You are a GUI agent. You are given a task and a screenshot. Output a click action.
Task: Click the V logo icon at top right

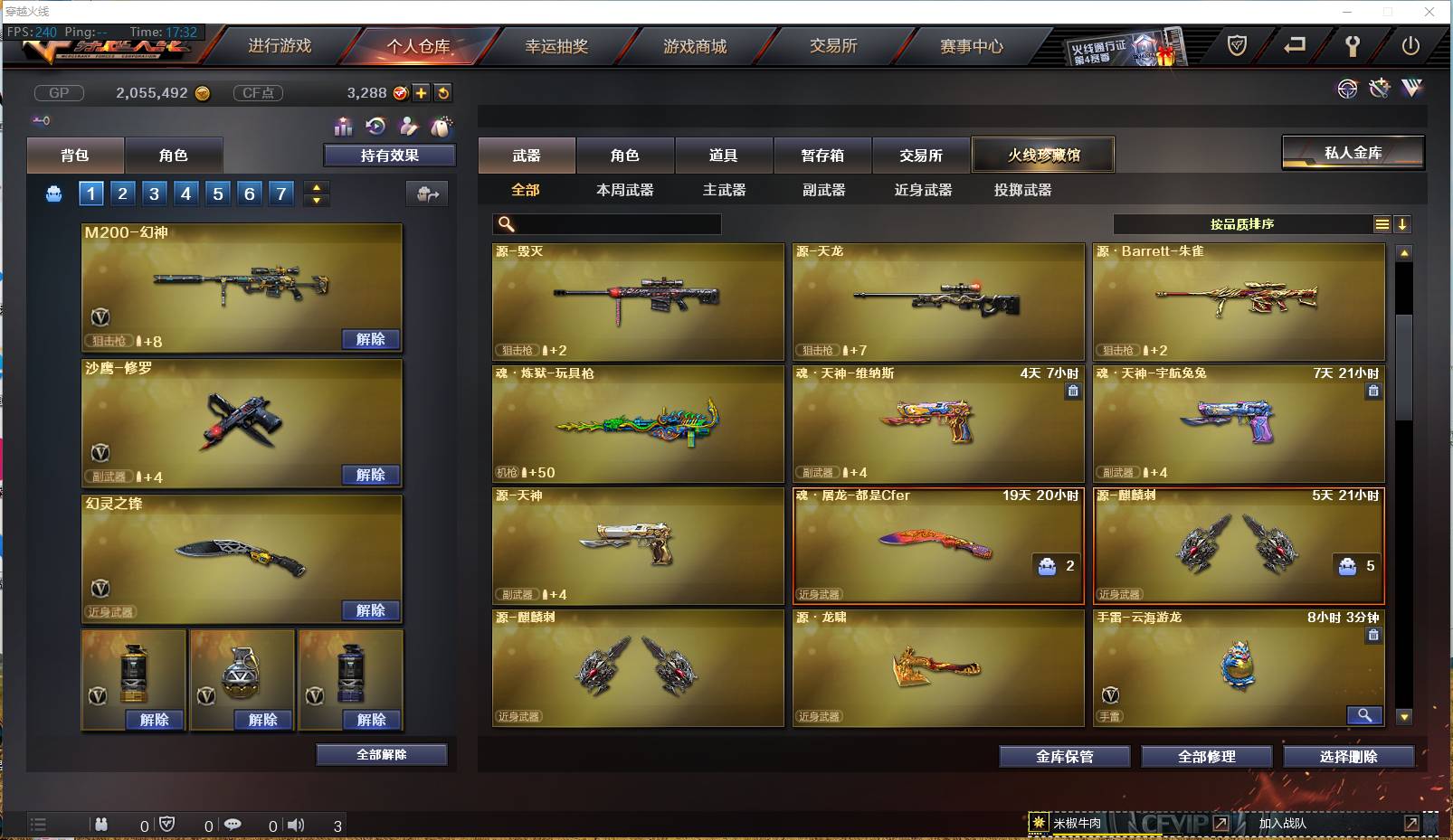(x=1410, y=89)
